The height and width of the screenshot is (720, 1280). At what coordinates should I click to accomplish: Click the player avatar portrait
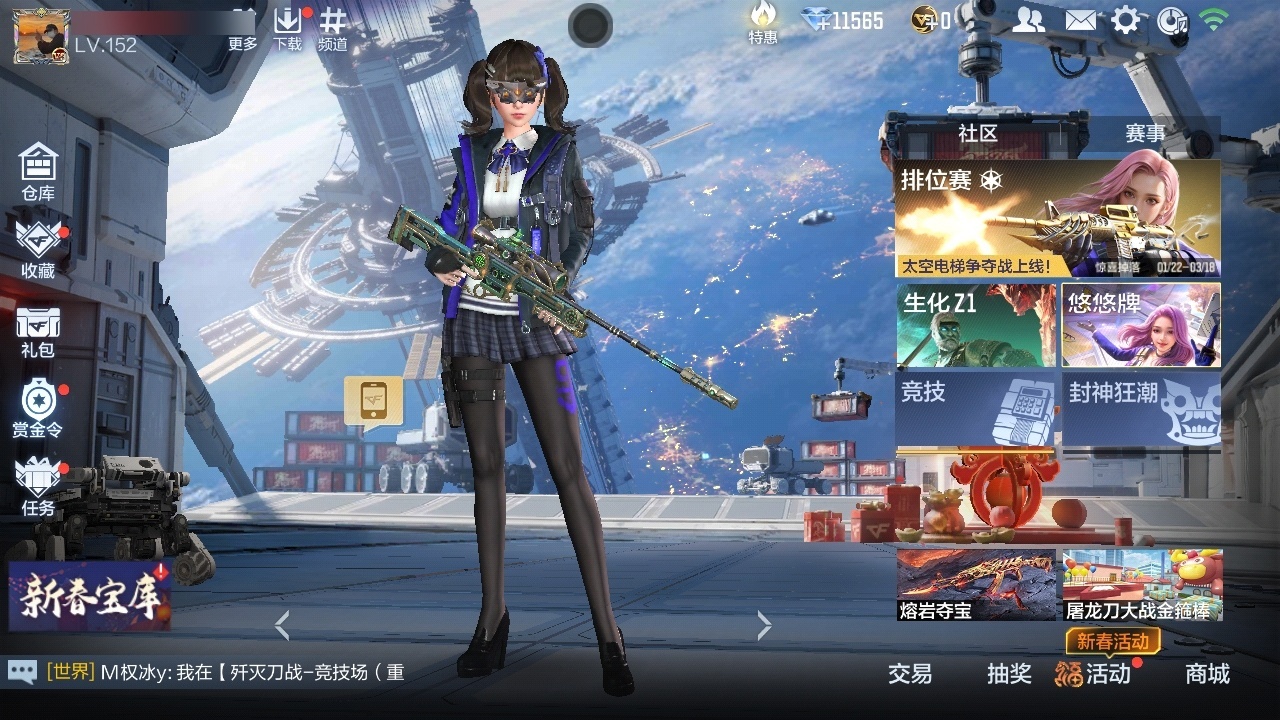[41, 36]
